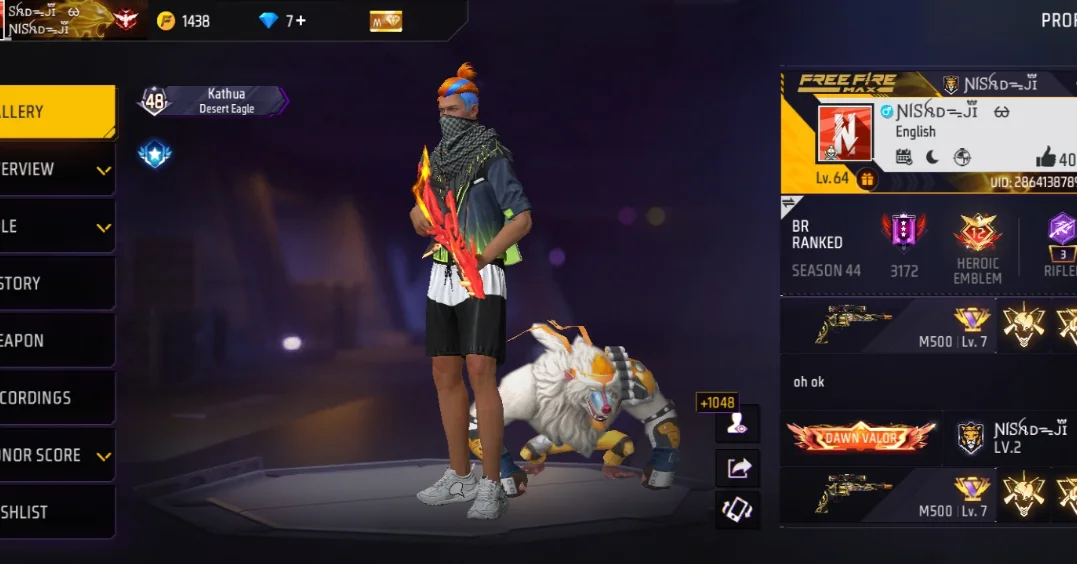
Task: Tap the plus to add diamonds
Action: coord(300,20)
